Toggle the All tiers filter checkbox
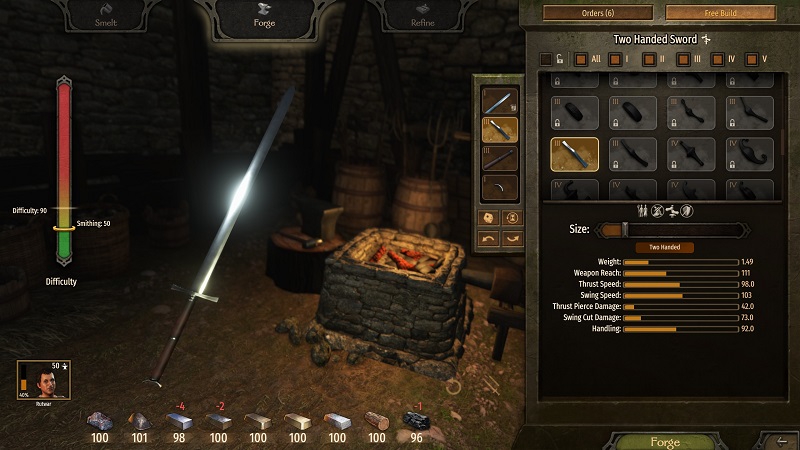Image resolution: width=800 pixels, height=450 pixels. [581, 60]
